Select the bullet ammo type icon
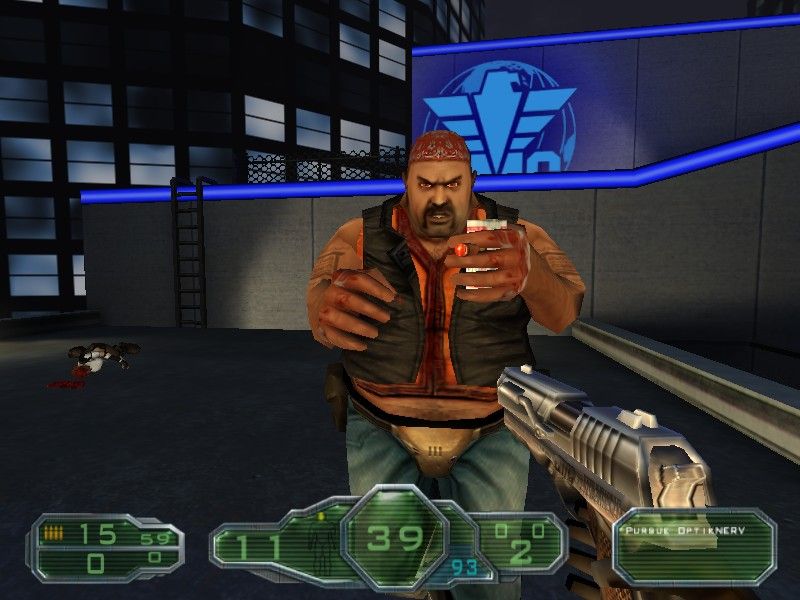Image resolution: width=800 pixels, height=600 pixels. click(x=50, y=536)
